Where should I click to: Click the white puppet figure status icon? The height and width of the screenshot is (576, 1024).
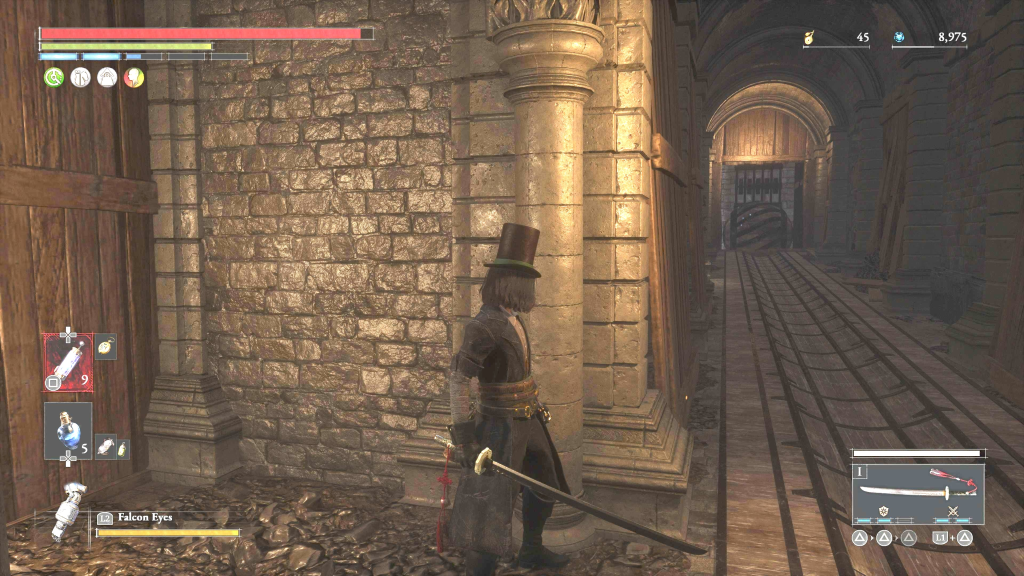tap(80, 77)
